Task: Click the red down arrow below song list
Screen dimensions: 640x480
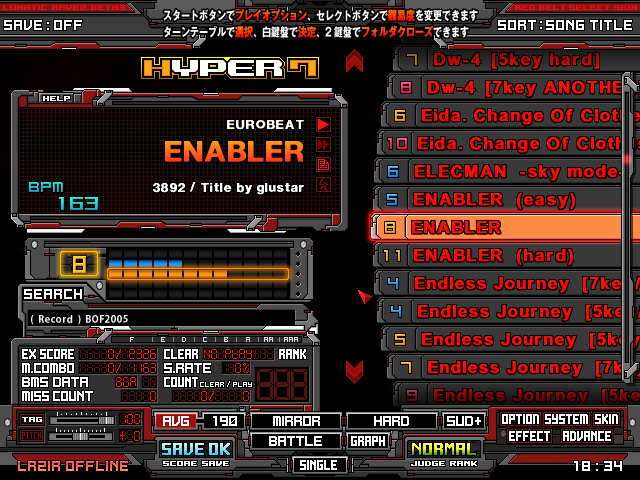Action: click(x=354, y=371)
